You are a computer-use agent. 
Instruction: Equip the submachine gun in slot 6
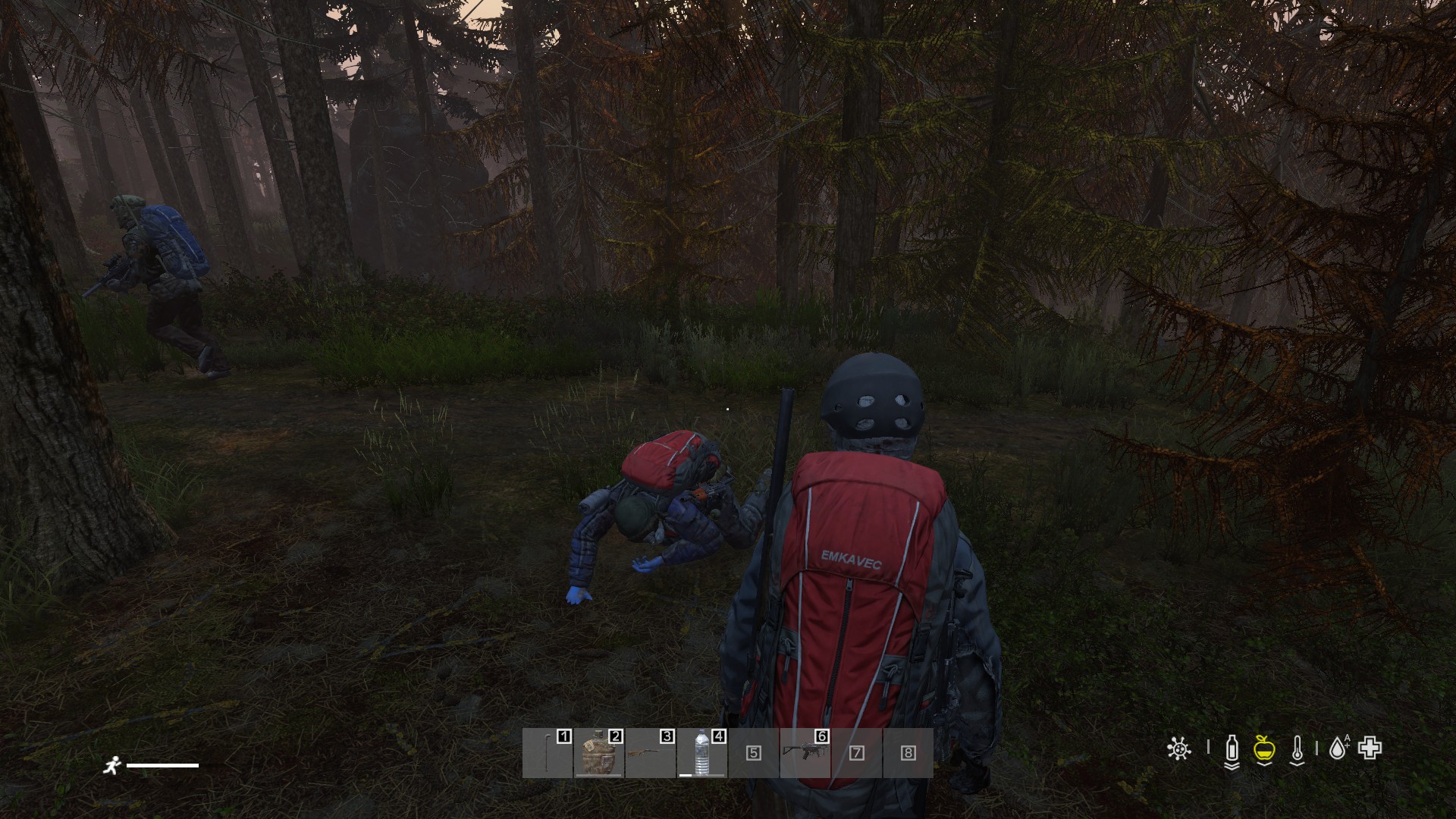805,753
